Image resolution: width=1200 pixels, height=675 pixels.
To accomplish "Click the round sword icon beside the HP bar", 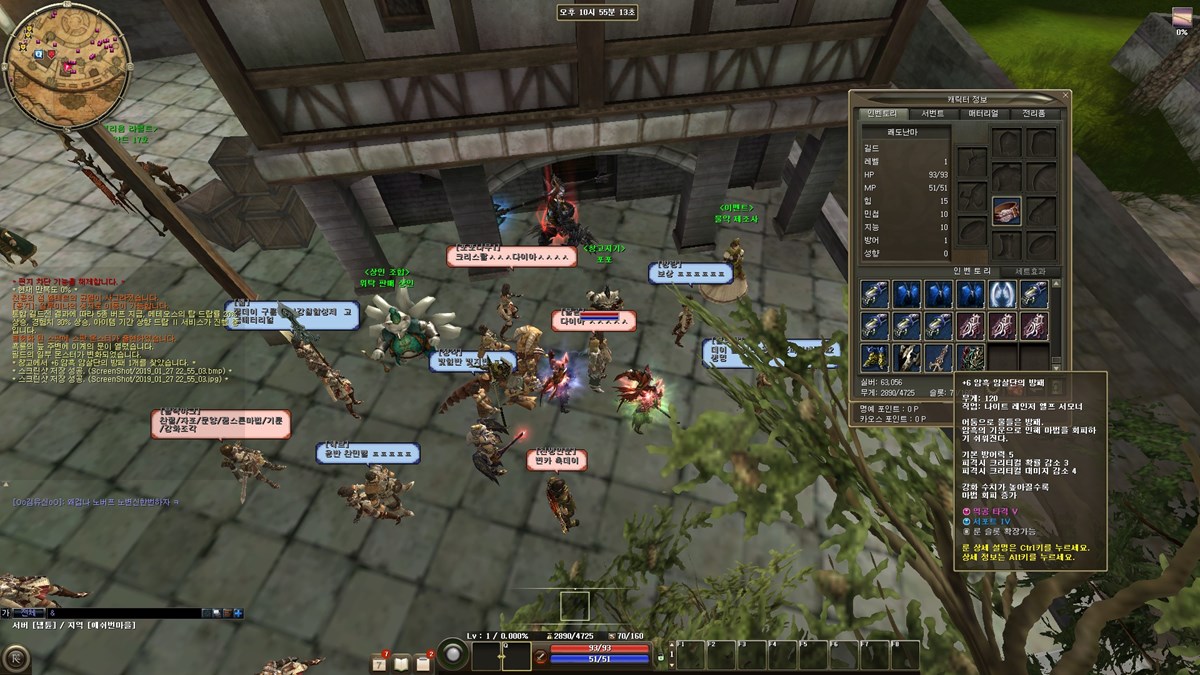I will (x=541, y=656).
